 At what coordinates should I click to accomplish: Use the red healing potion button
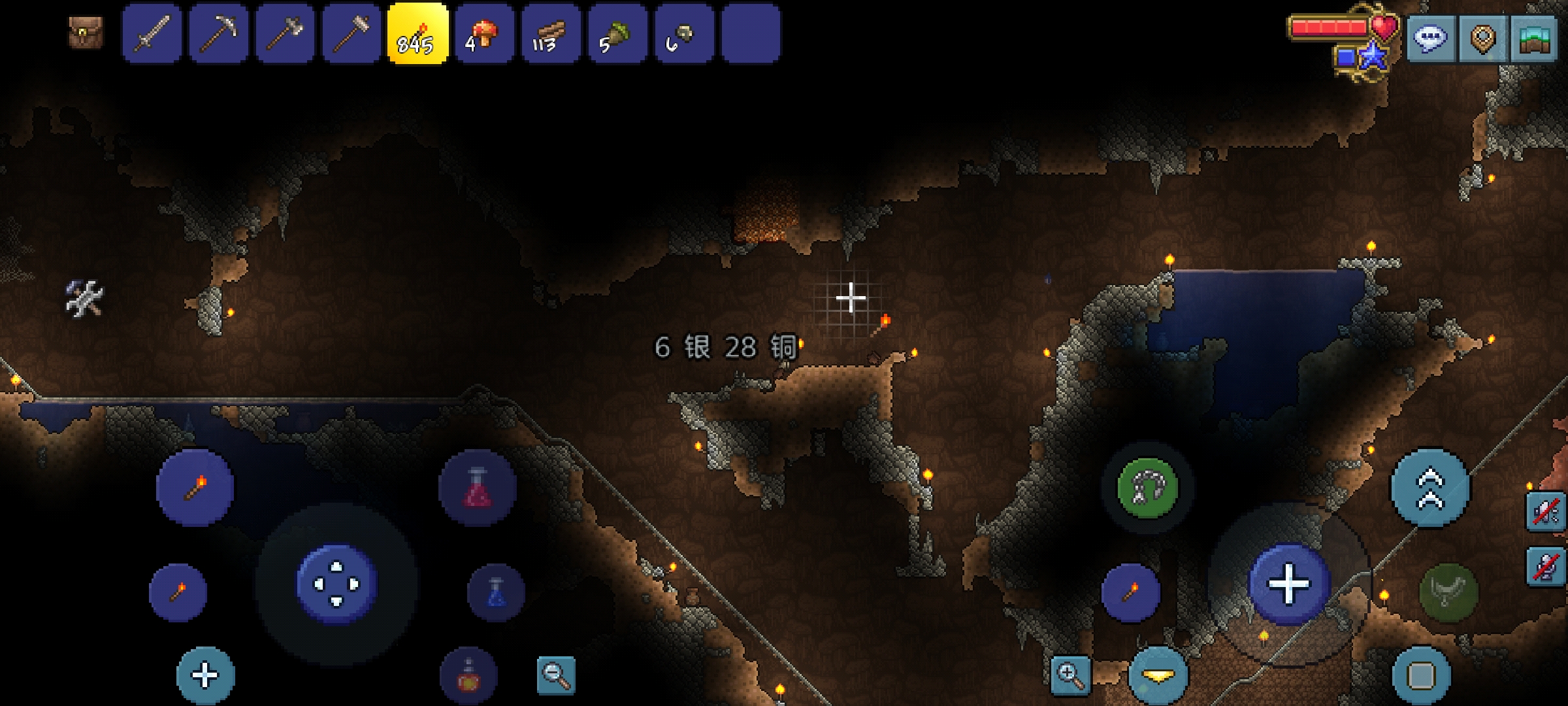pos(478,488)
